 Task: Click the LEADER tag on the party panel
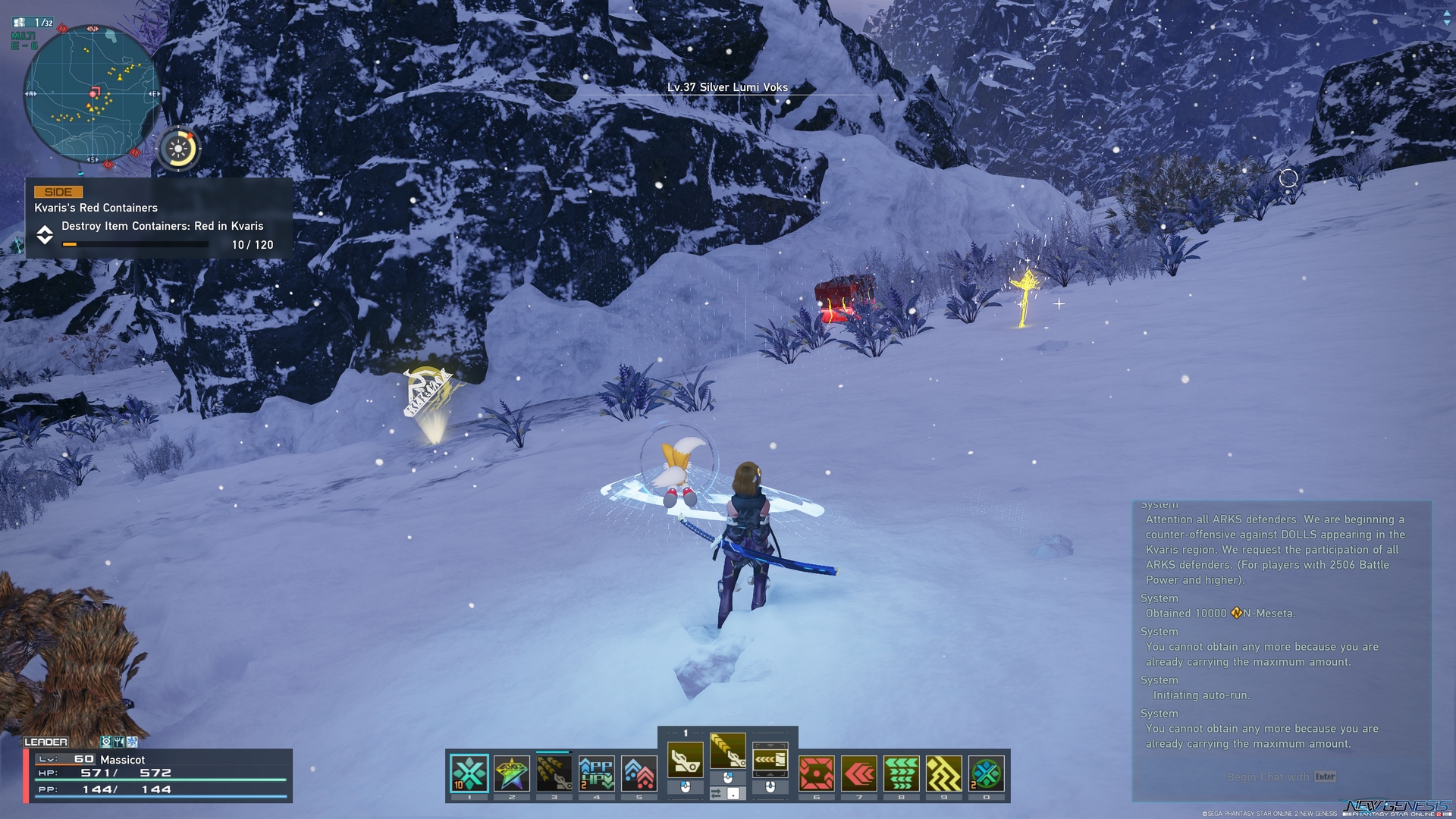point(47,742)
